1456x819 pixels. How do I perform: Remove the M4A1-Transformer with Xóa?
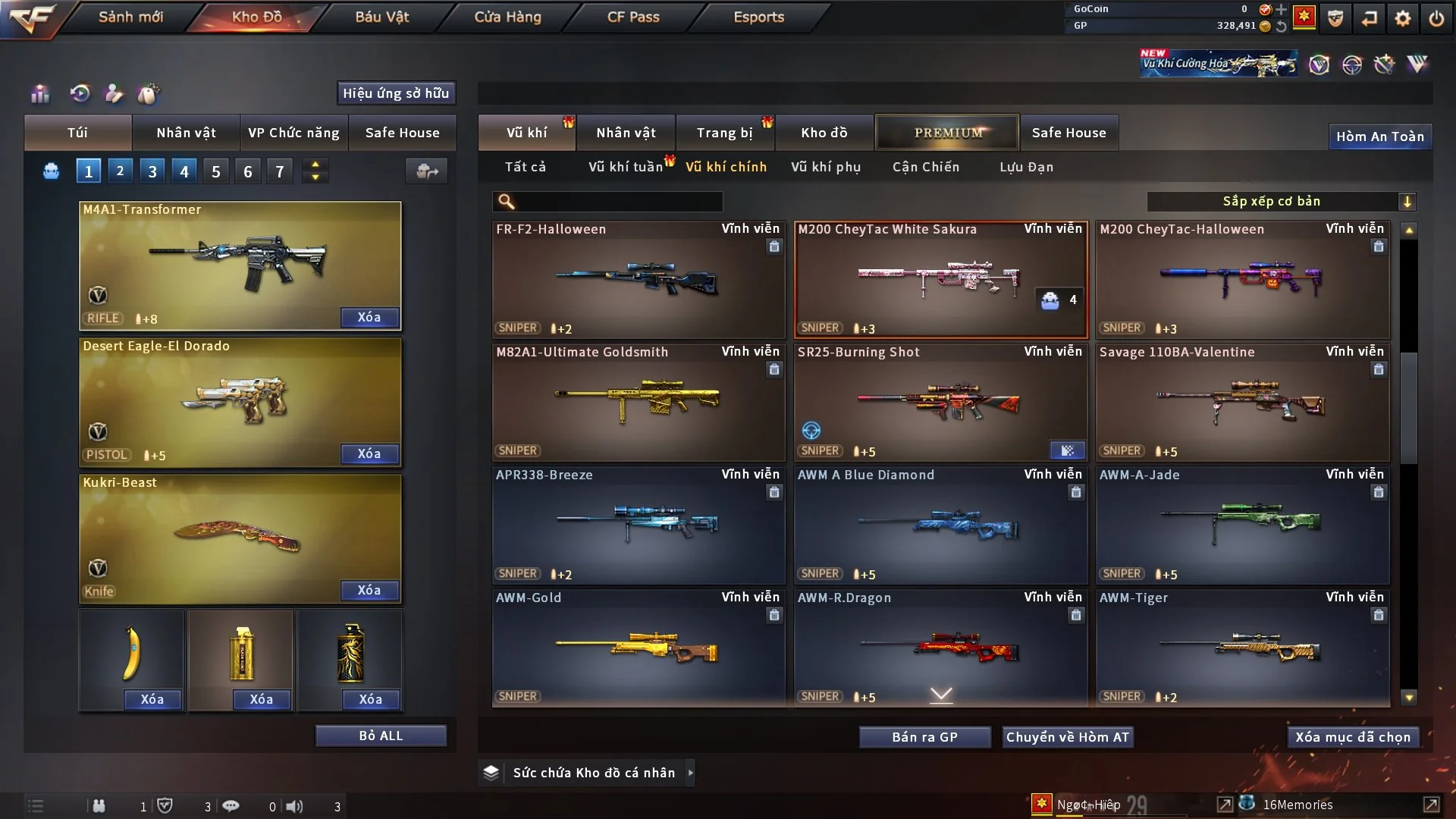369,317
